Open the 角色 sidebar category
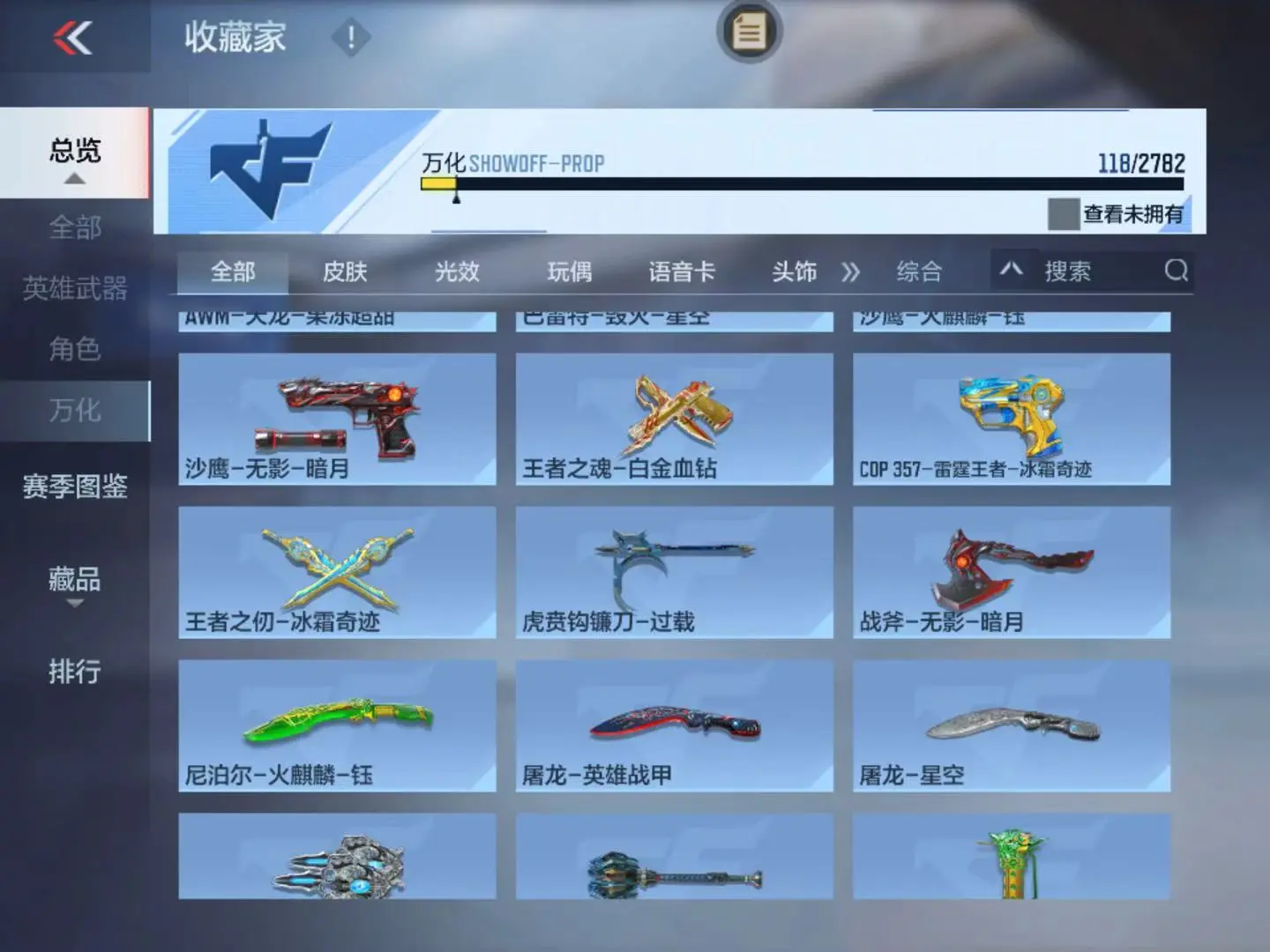The image size is (1270, 952). [x=75, y=349]
